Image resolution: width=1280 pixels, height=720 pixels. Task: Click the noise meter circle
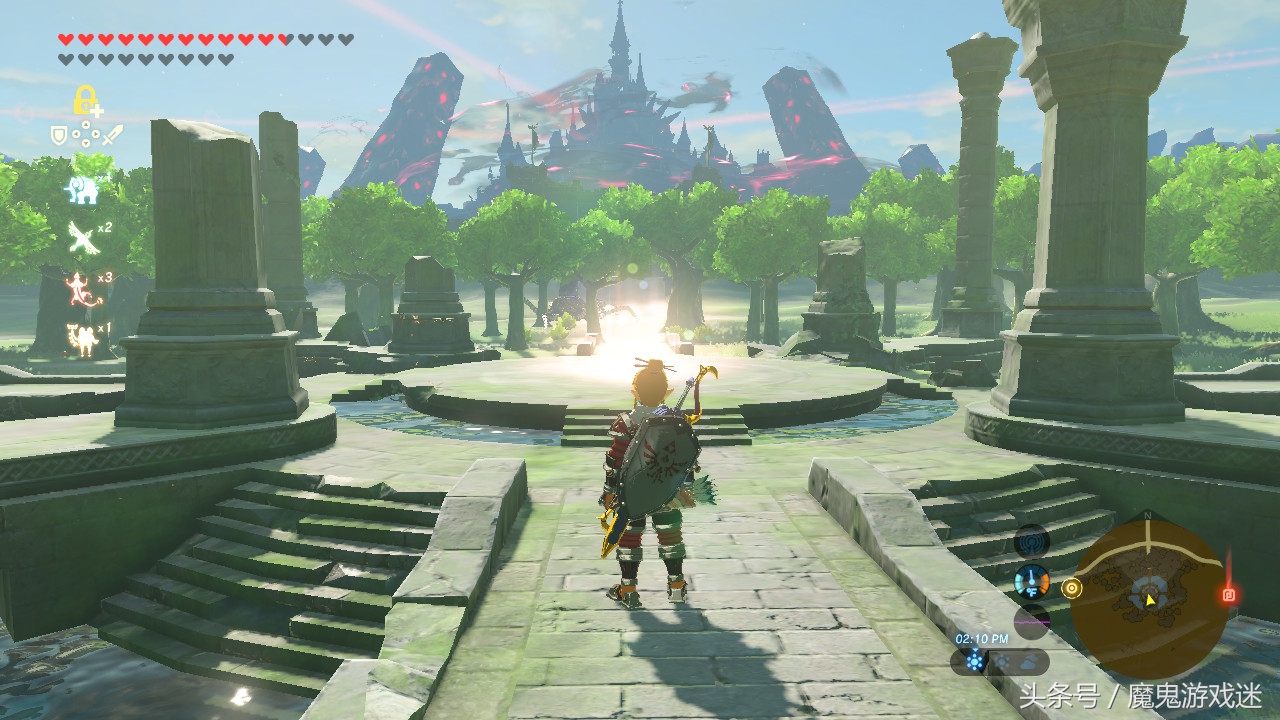coord(1031,621)
